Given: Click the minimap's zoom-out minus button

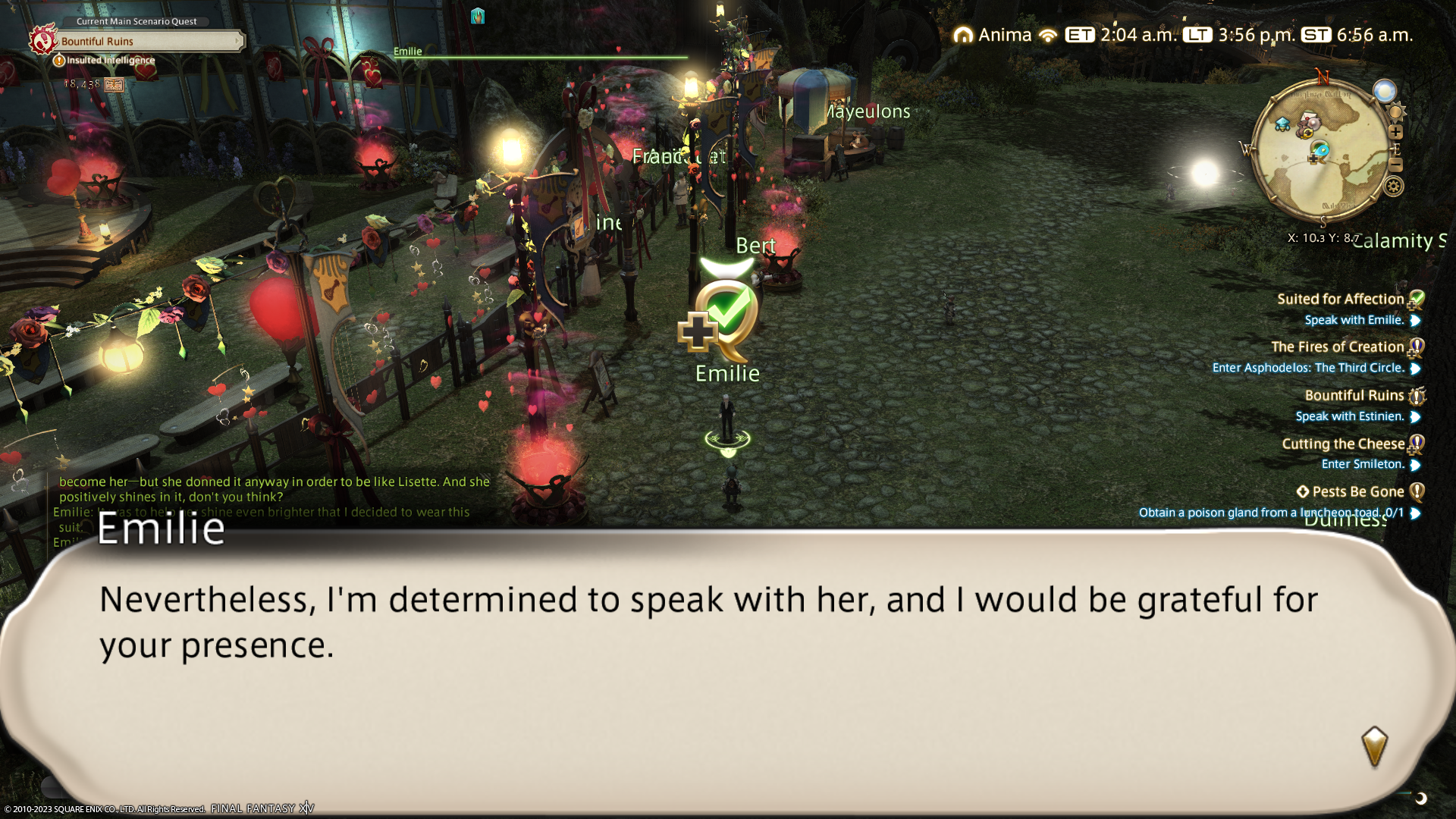Looking at the screenshot, I should pyautogui.click(x=1395, y=165).
